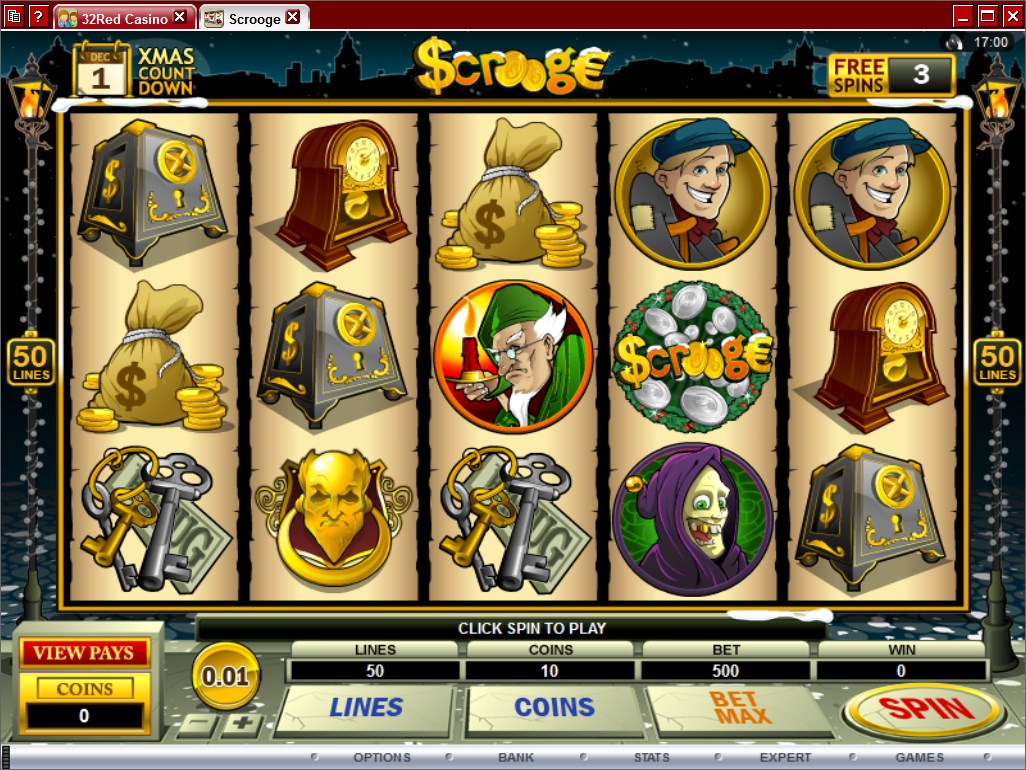This screenshot has width=1026, height=770.
Task: Increase coin size with the plus button
Action: tap(241, 723)
